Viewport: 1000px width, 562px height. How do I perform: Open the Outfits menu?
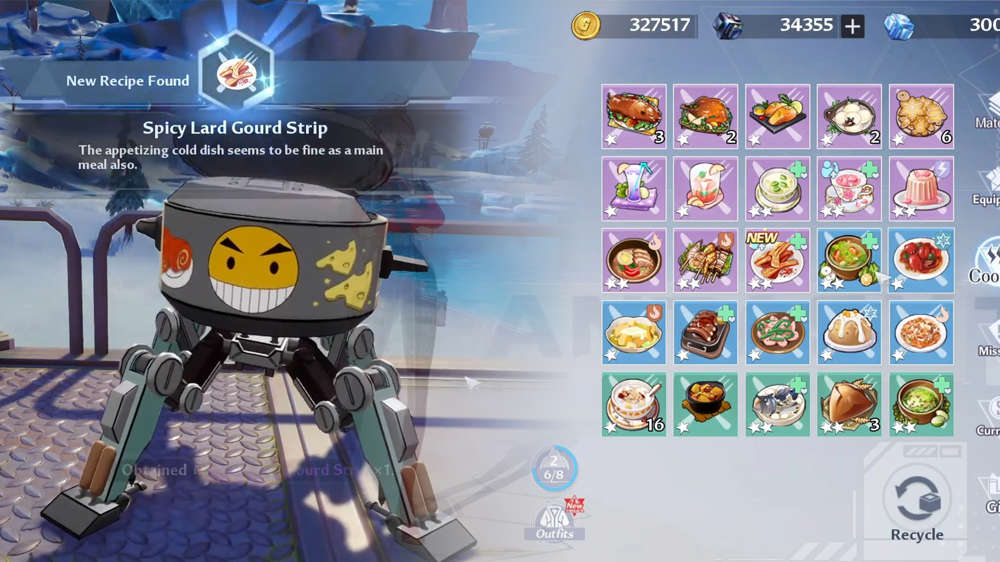[555, 520]
